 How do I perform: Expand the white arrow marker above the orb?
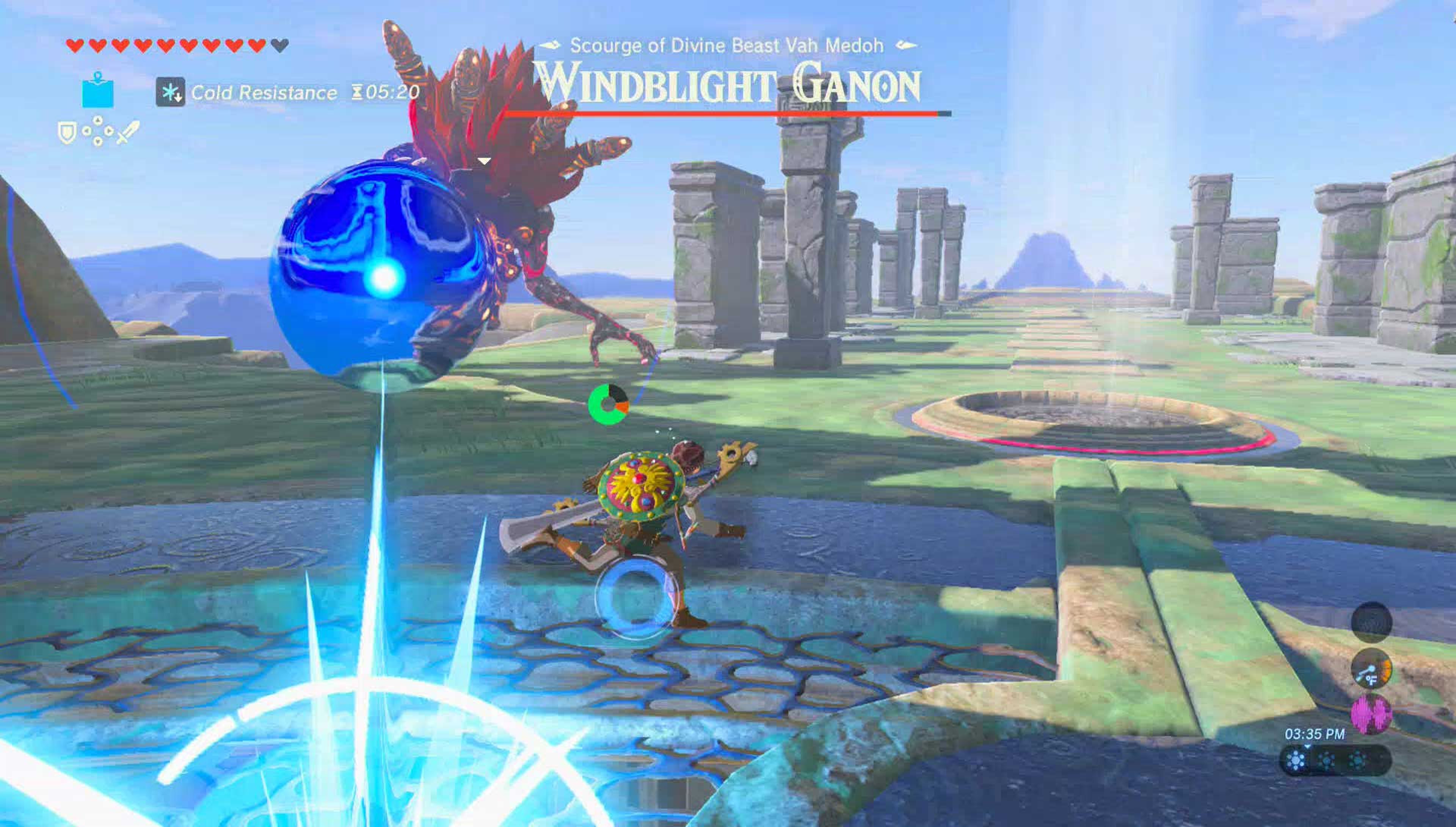point(485,161)
